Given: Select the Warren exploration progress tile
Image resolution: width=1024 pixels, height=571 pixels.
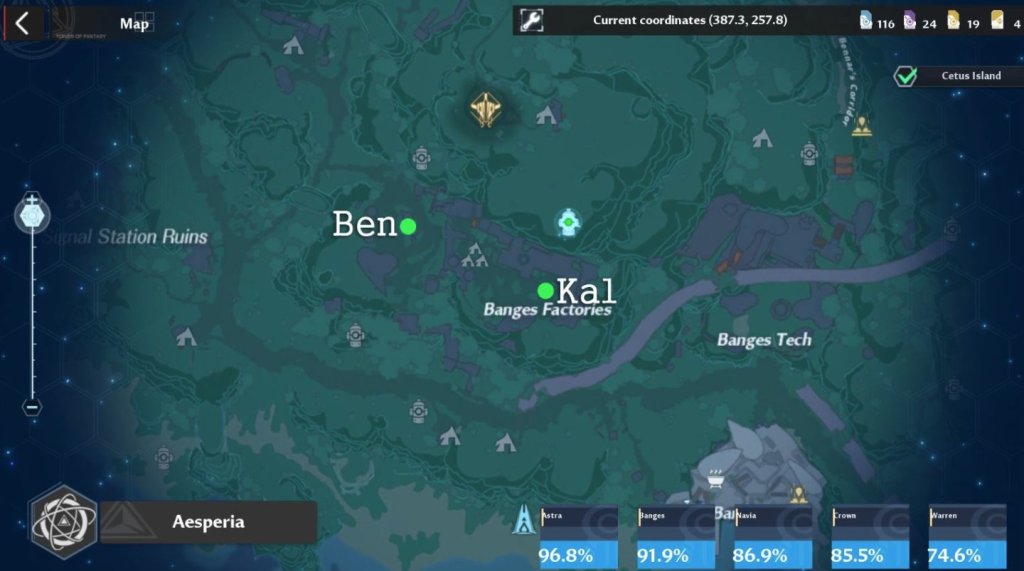Looking at the screenshot, I should [x=966, y=537].
